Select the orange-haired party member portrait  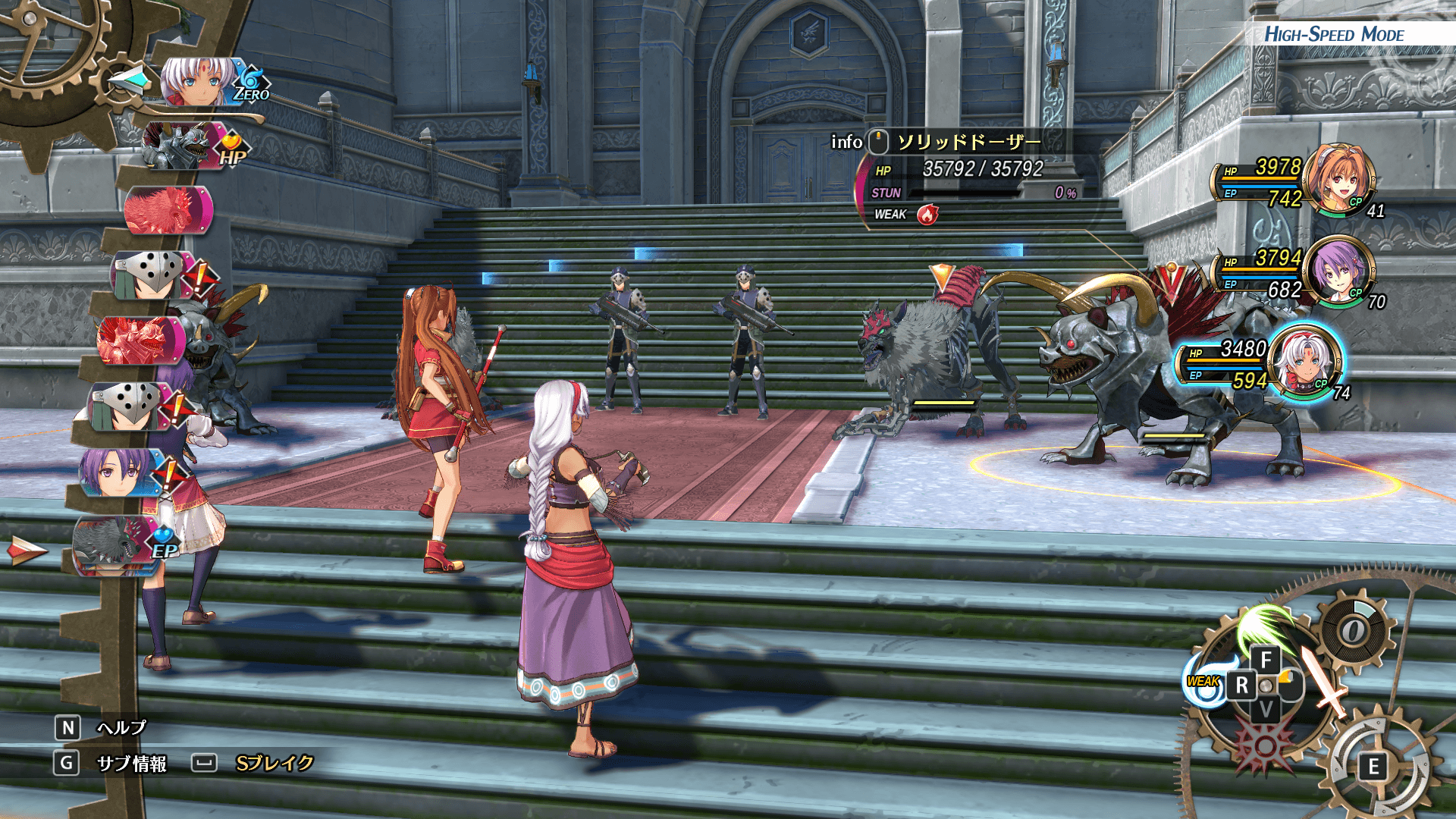click(x=1341, y=180)
